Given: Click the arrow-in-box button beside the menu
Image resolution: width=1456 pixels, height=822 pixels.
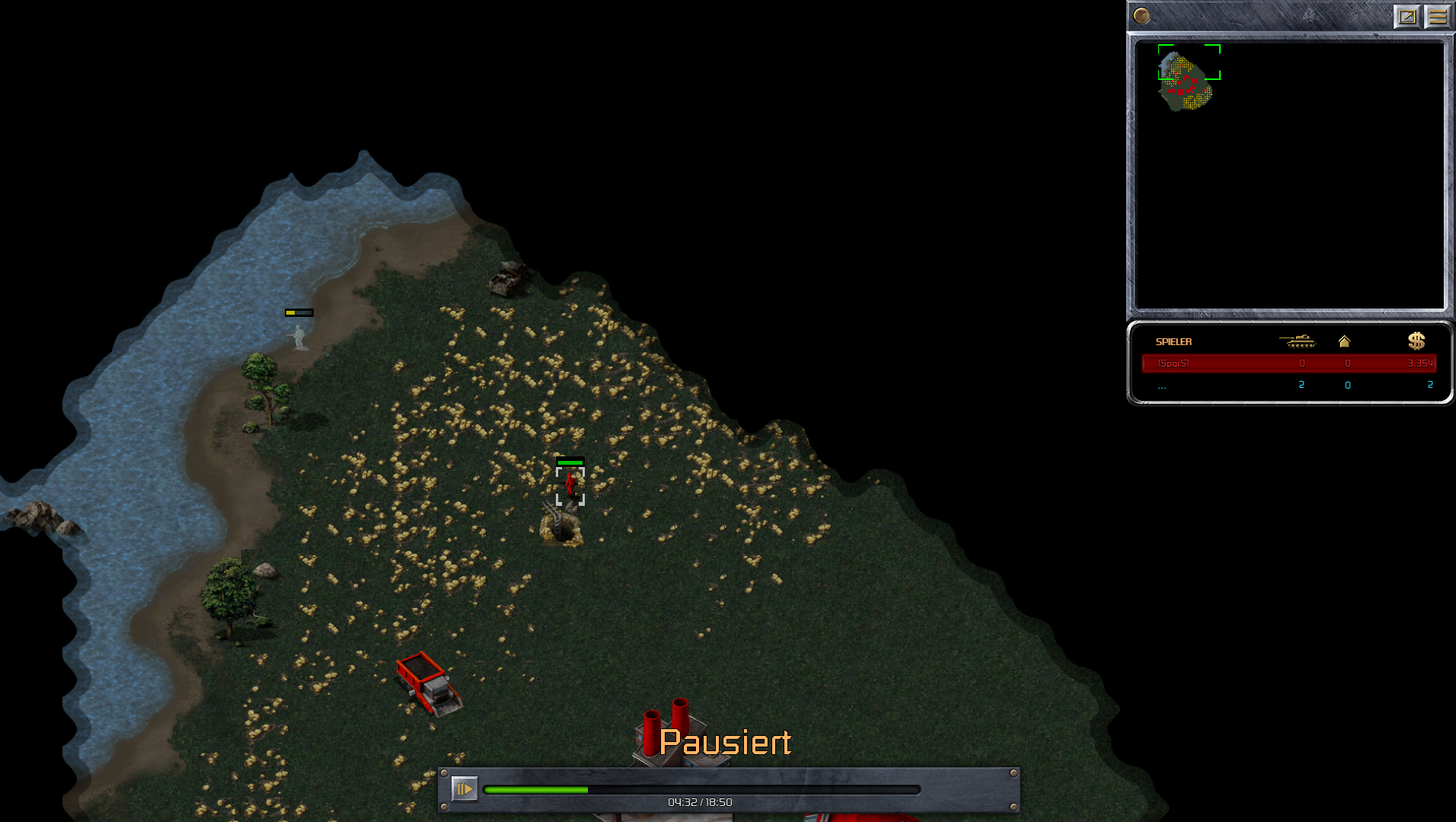Looking at the screenshot, I should [1407, 16].
